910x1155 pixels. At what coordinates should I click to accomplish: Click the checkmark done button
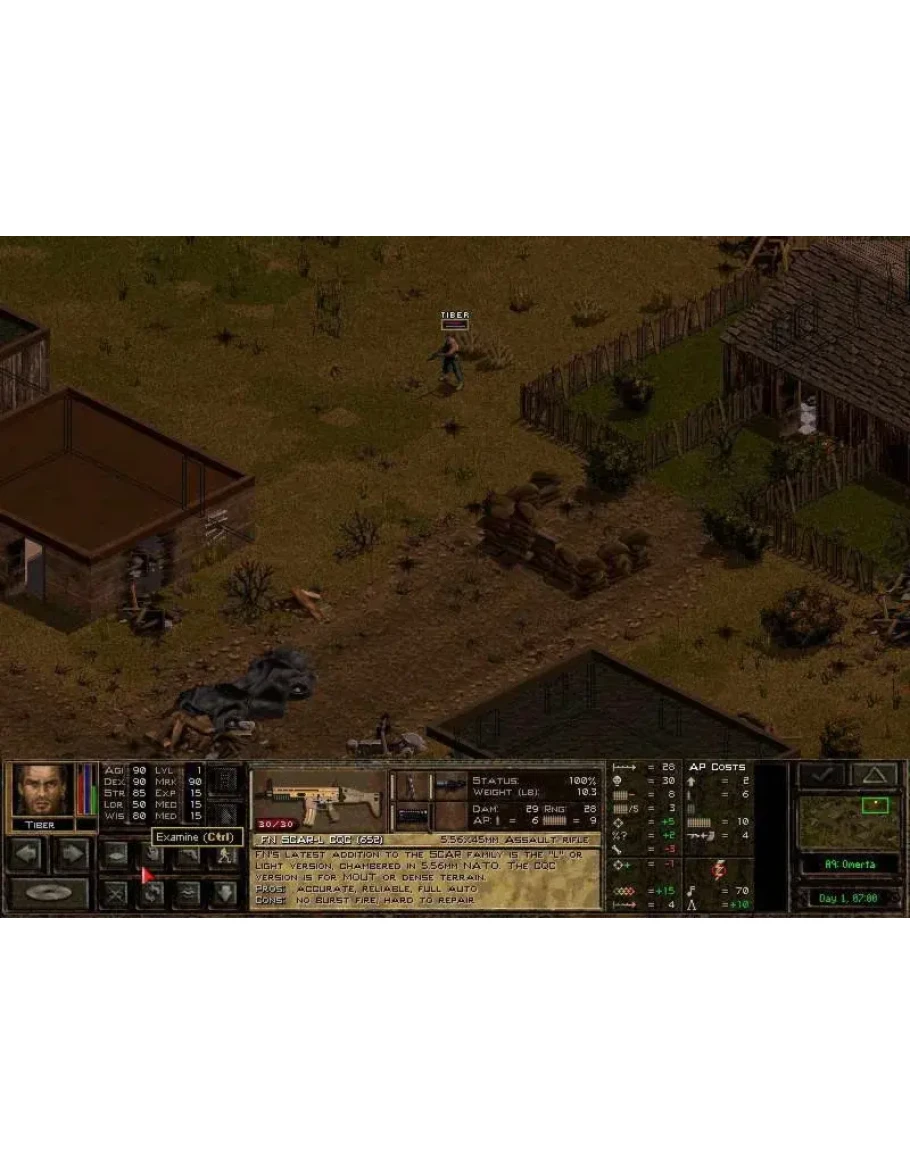coord(821,775)
